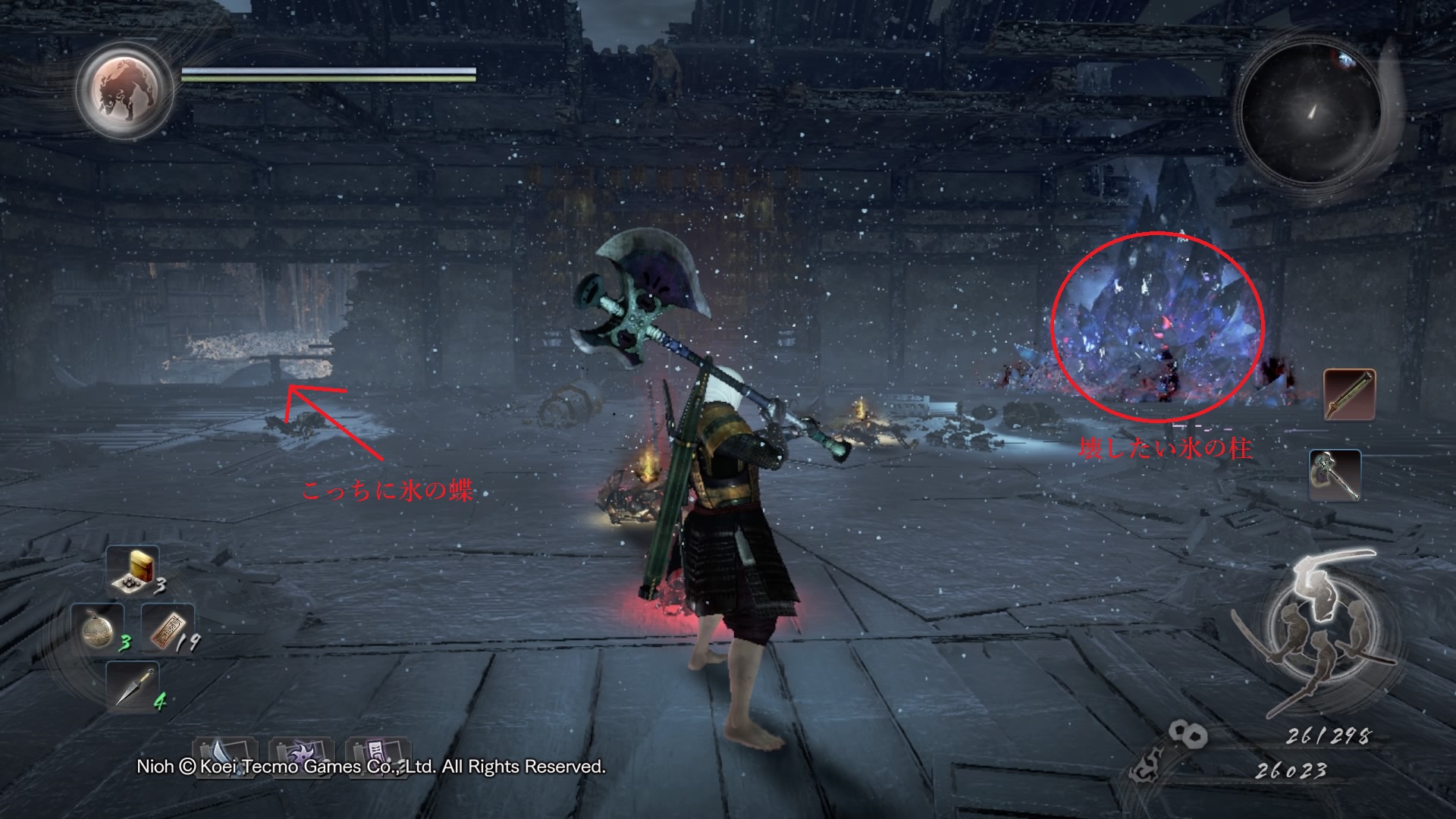
Task: Switch to the axe weapon slot
Action: pos(1335,475)
